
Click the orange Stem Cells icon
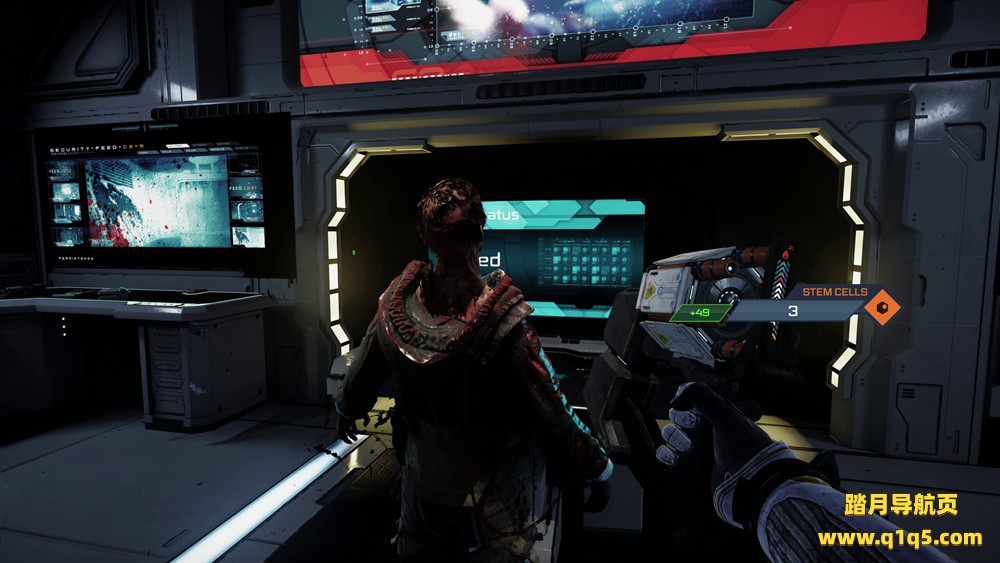click(x=880, y=309)
